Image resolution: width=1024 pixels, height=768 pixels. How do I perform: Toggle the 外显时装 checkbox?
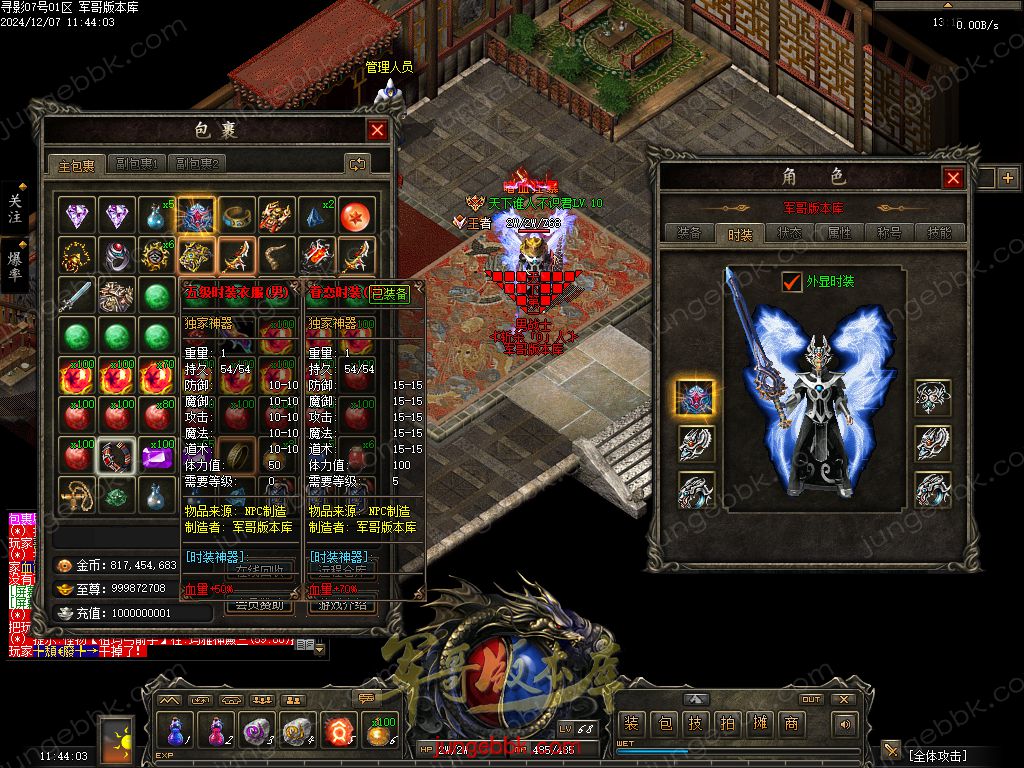tap(792, 282)
